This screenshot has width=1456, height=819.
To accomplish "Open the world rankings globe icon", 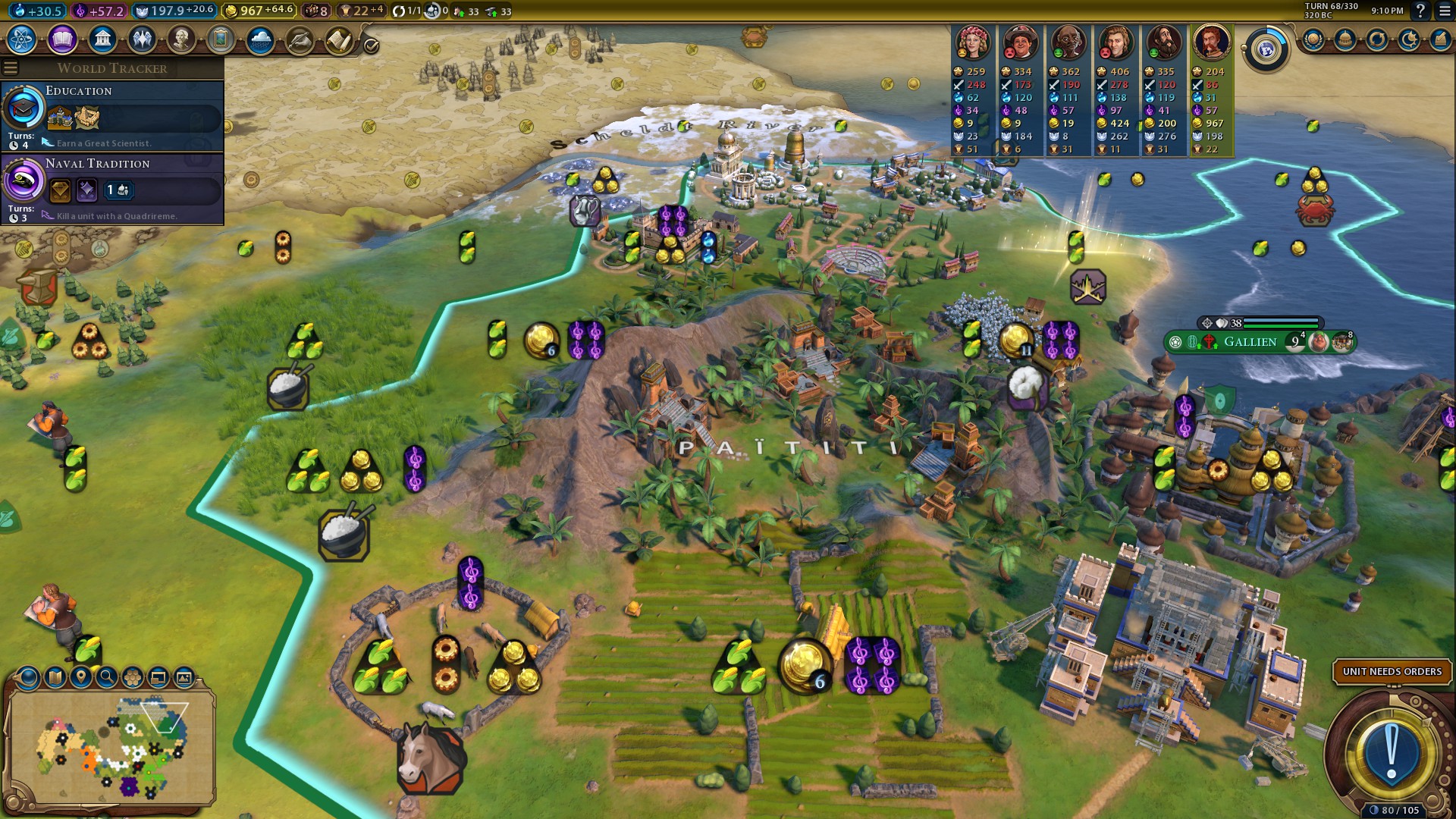I will (1266, 50).
